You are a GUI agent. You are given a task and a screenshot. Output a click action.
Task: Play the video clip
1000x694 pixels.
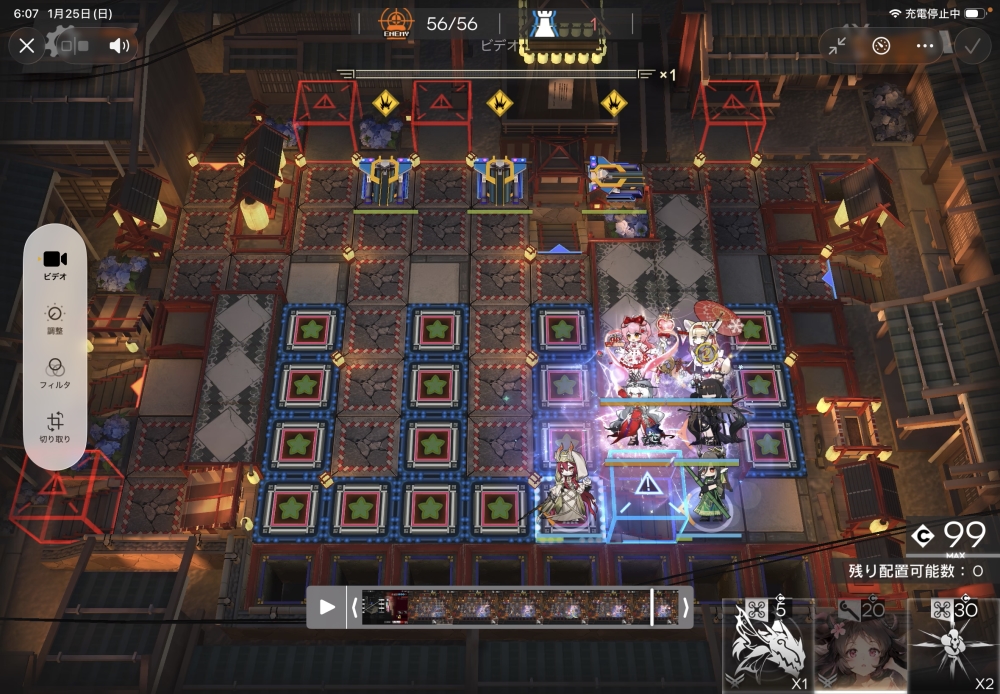tap(327, 607)
